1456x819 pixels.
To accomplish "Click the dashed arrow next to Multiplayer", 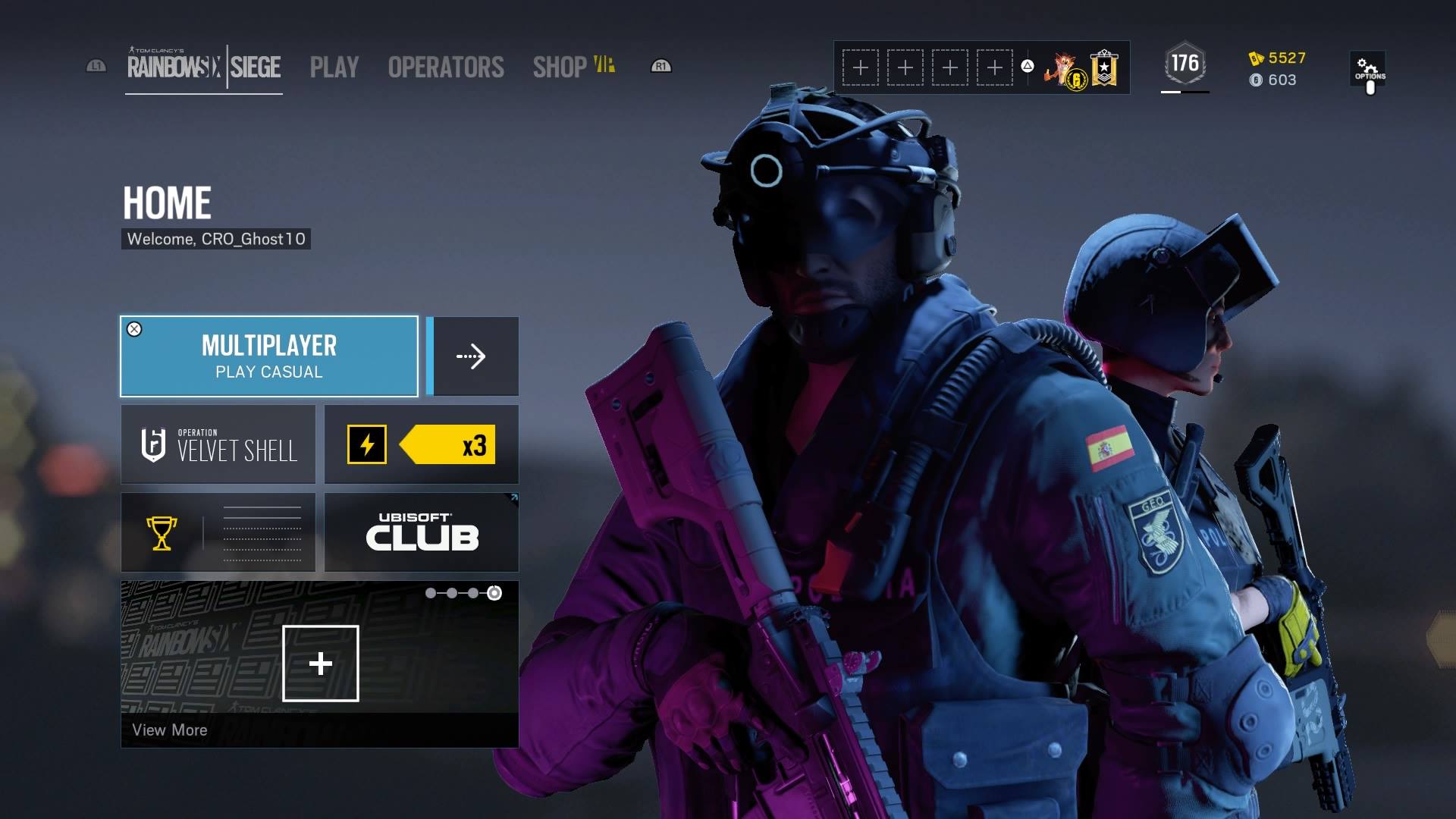I will [472, 356].
